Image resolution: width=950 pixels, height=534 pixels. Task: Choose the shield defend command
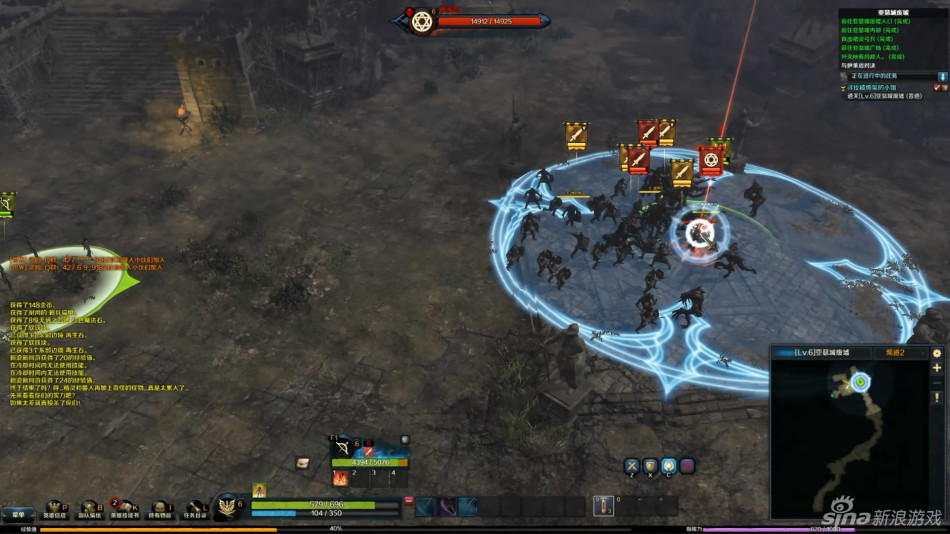650,466
